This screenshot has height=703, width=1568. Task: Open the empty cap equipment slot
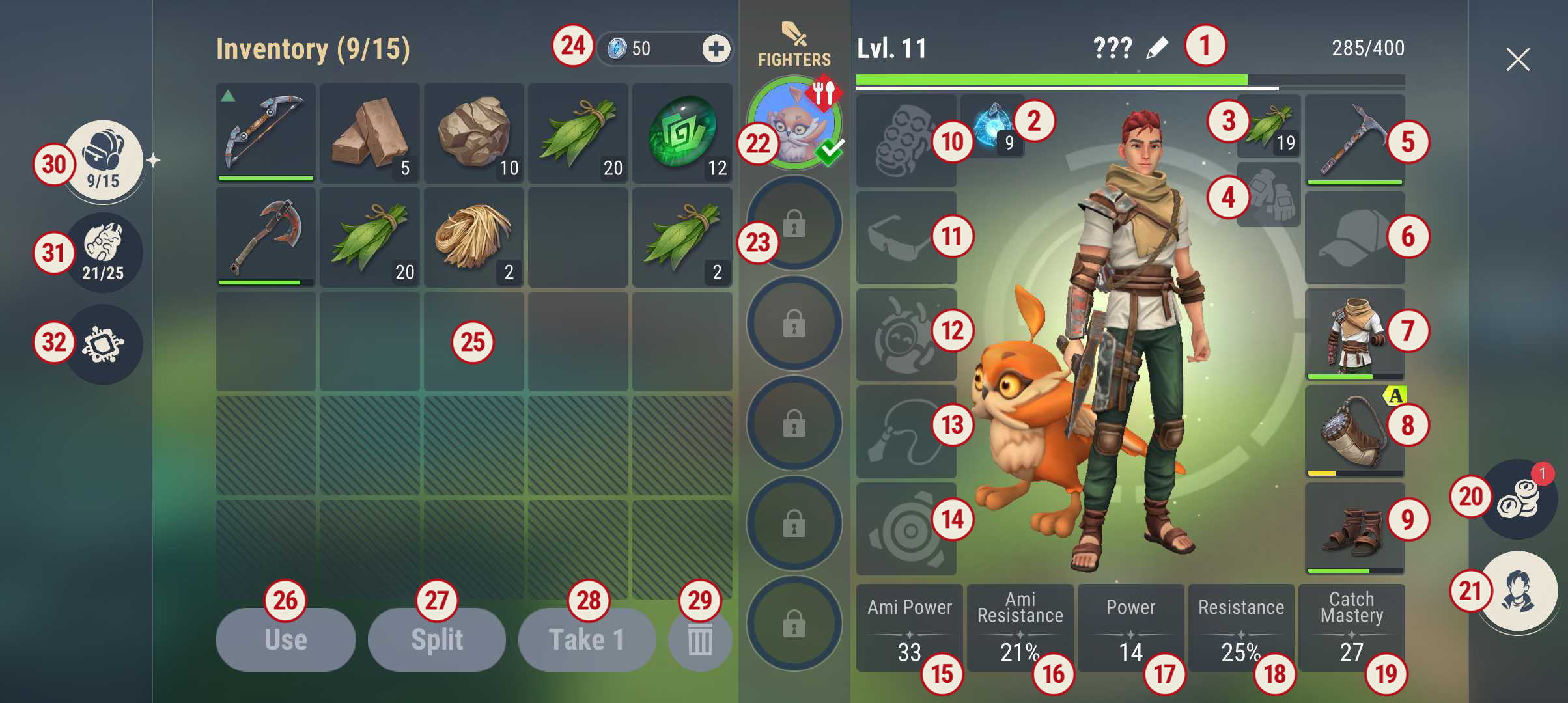[x=1355, y=238]
